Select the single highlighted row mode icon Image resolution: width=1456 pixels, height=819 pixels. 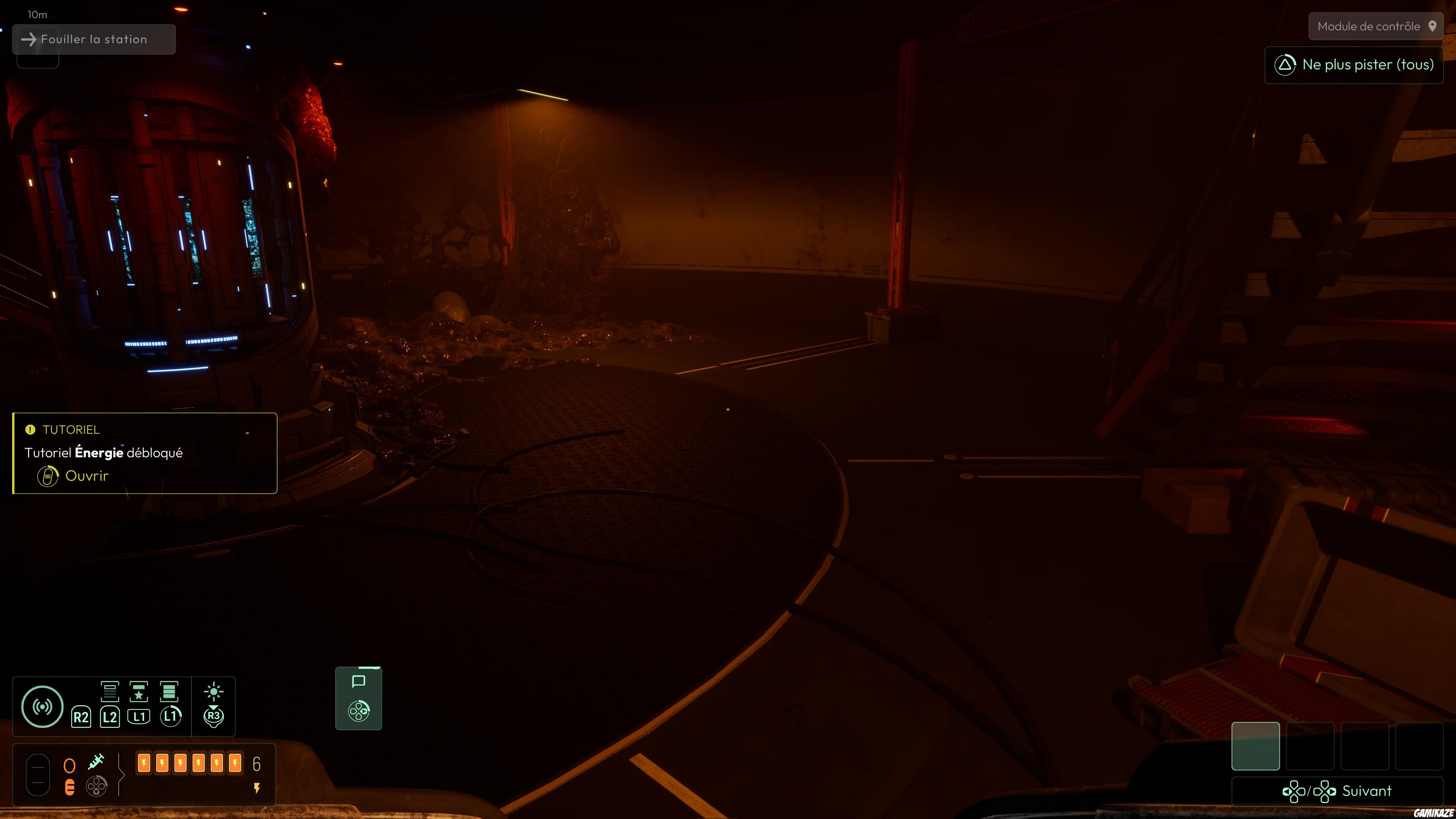[110, 691]
